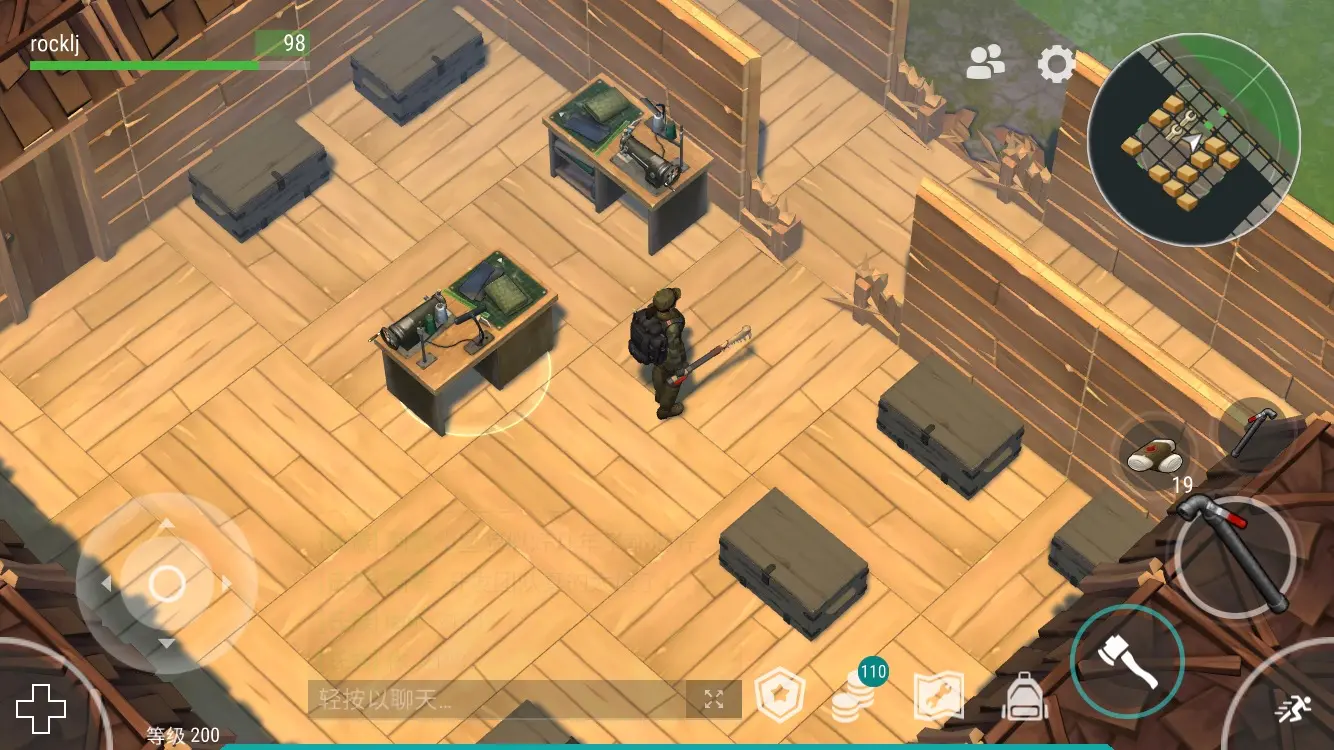Tap the movement joystick center
This screenshot has height=750, width=1334.
coord(167,584)
